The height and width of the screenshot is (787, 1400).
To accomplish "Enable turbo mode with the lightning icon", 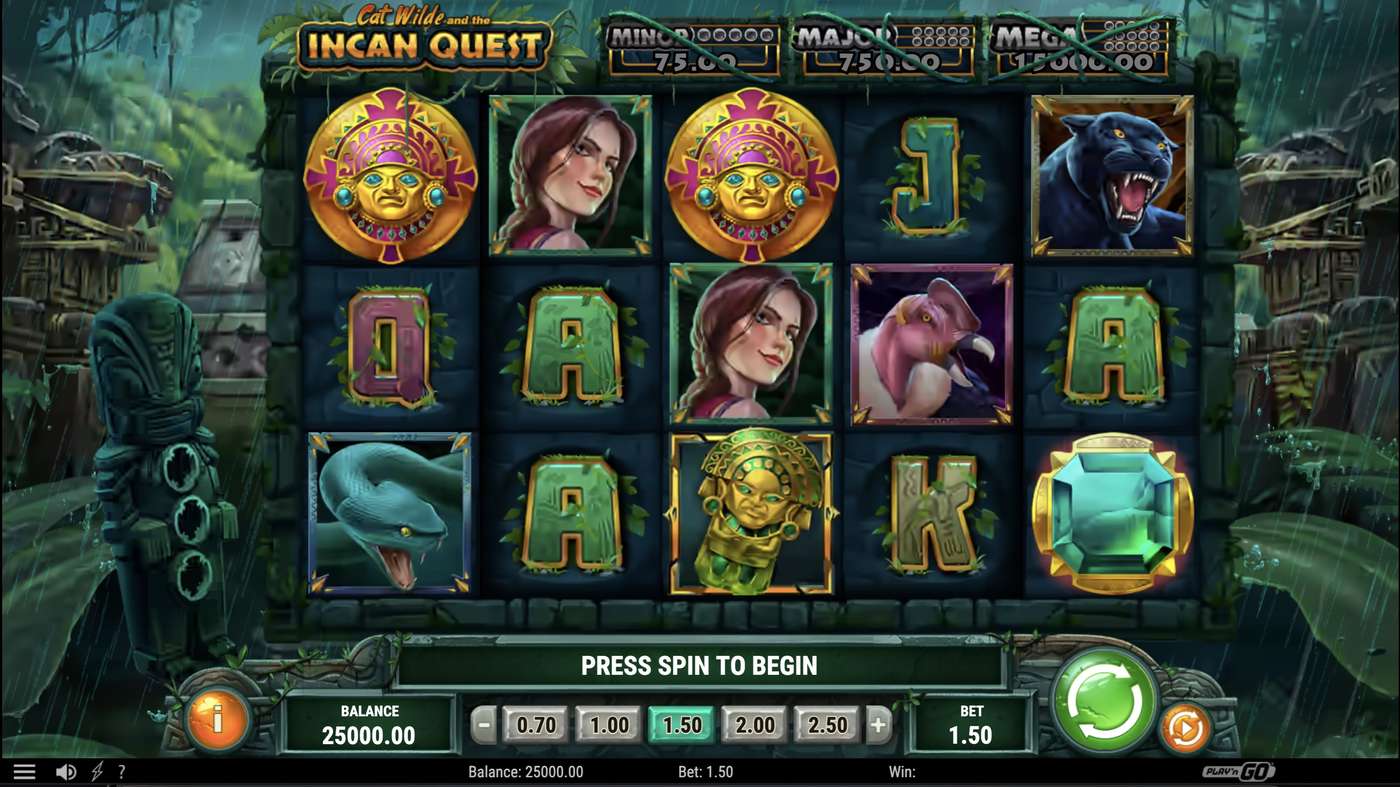I will coord(95,771).
